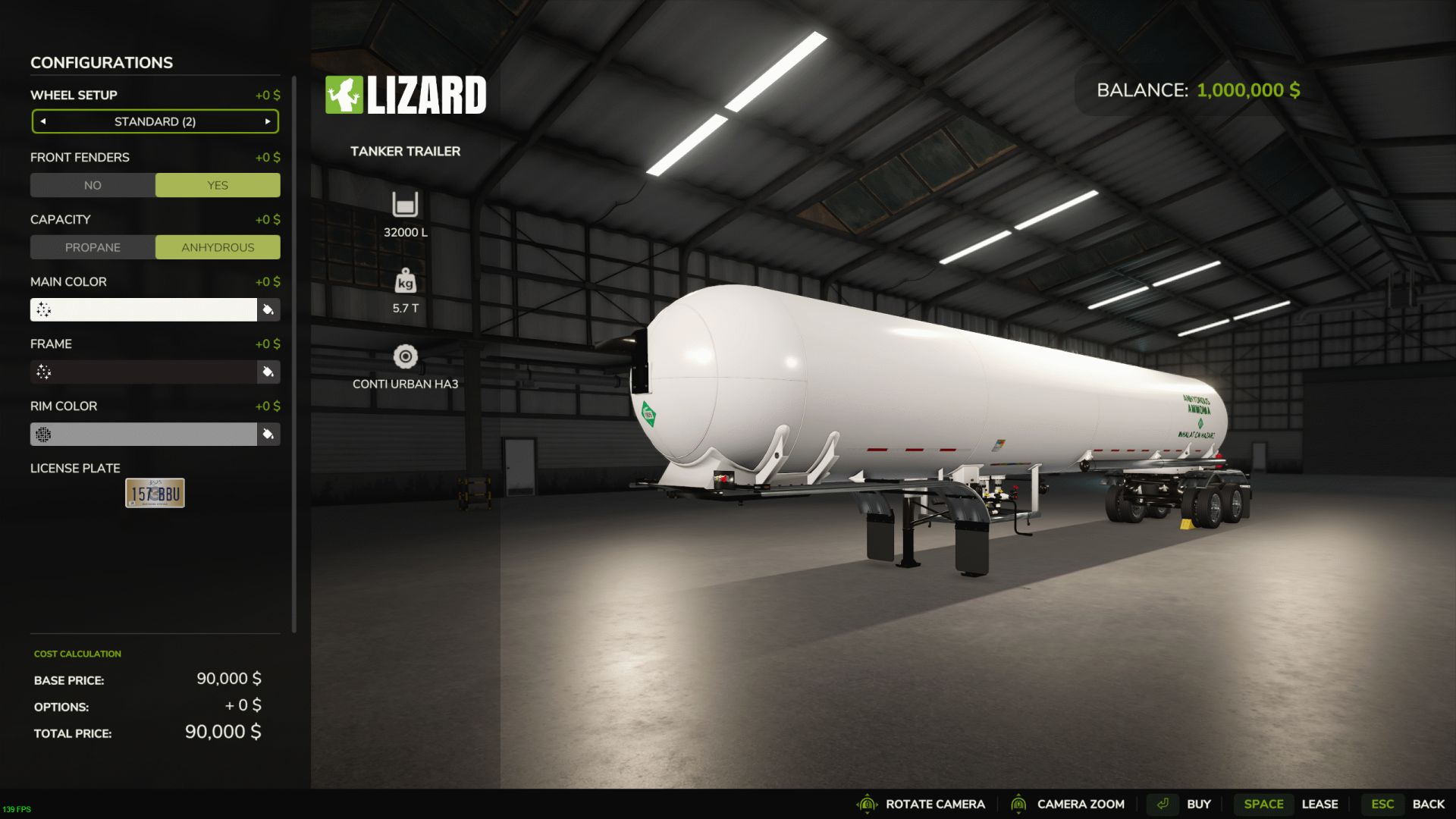Set front fenders to No
The image size is (1456, 819).
(93, 185)
